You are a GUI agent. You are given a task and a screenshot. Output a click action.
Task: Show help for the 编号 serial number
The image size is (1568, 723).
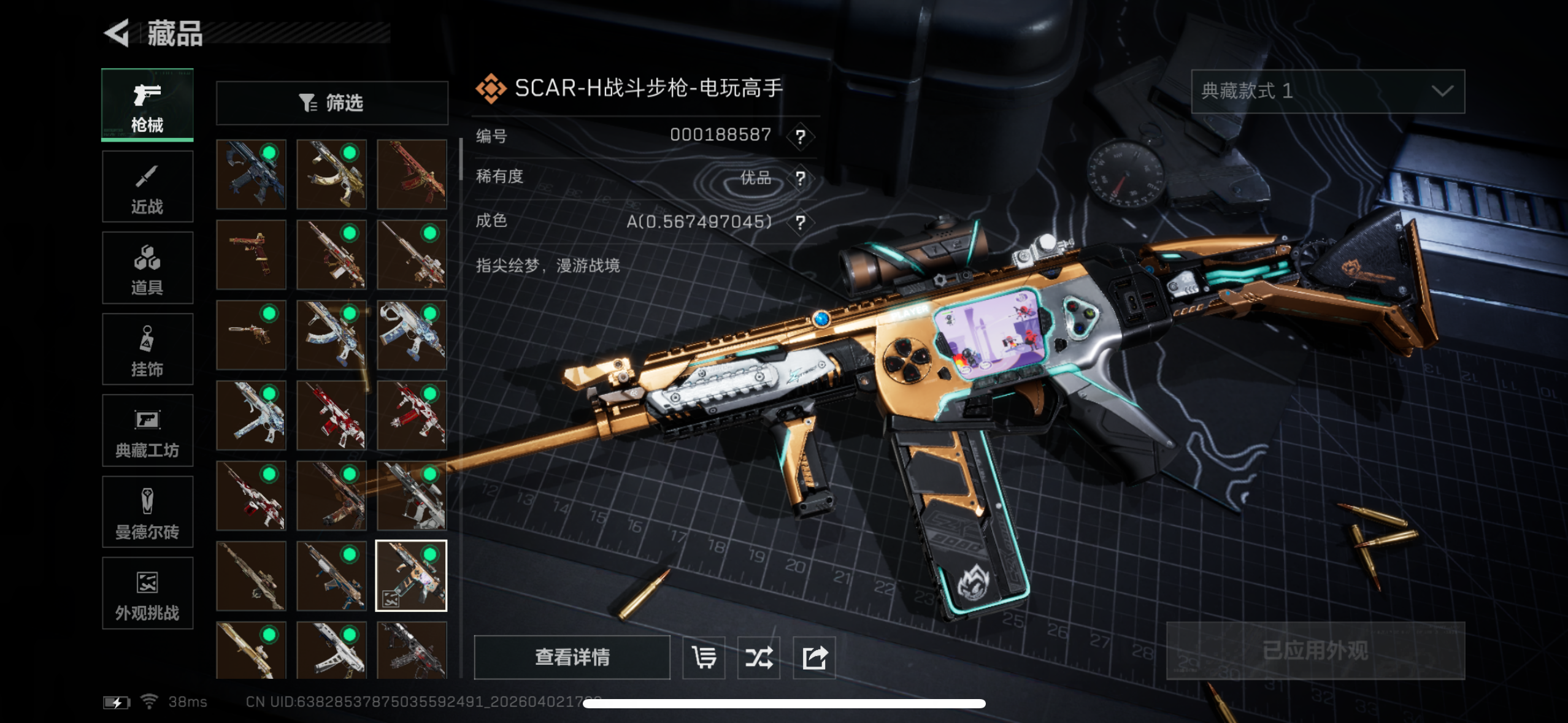point(800,136)
